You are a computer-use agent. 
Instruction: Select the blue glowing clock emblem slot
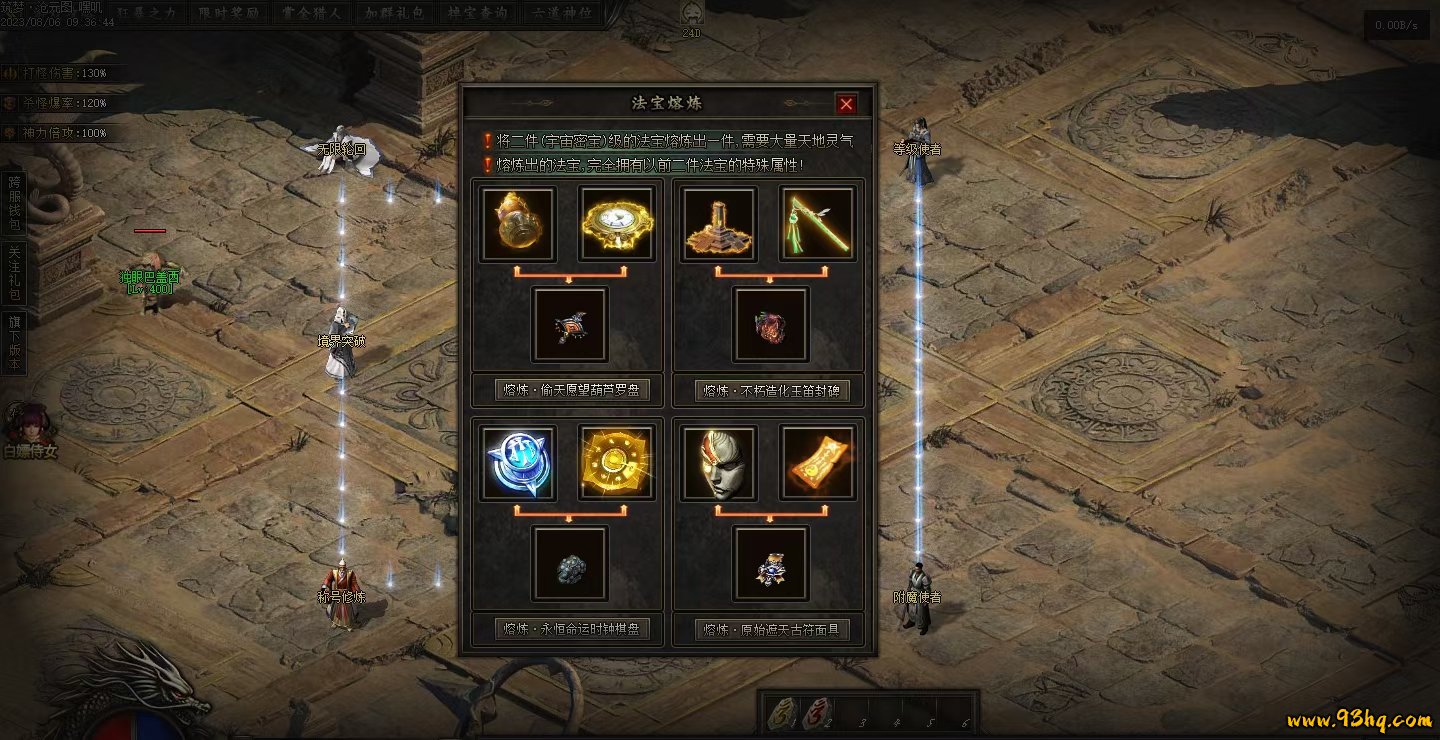(x=518, y=462)
